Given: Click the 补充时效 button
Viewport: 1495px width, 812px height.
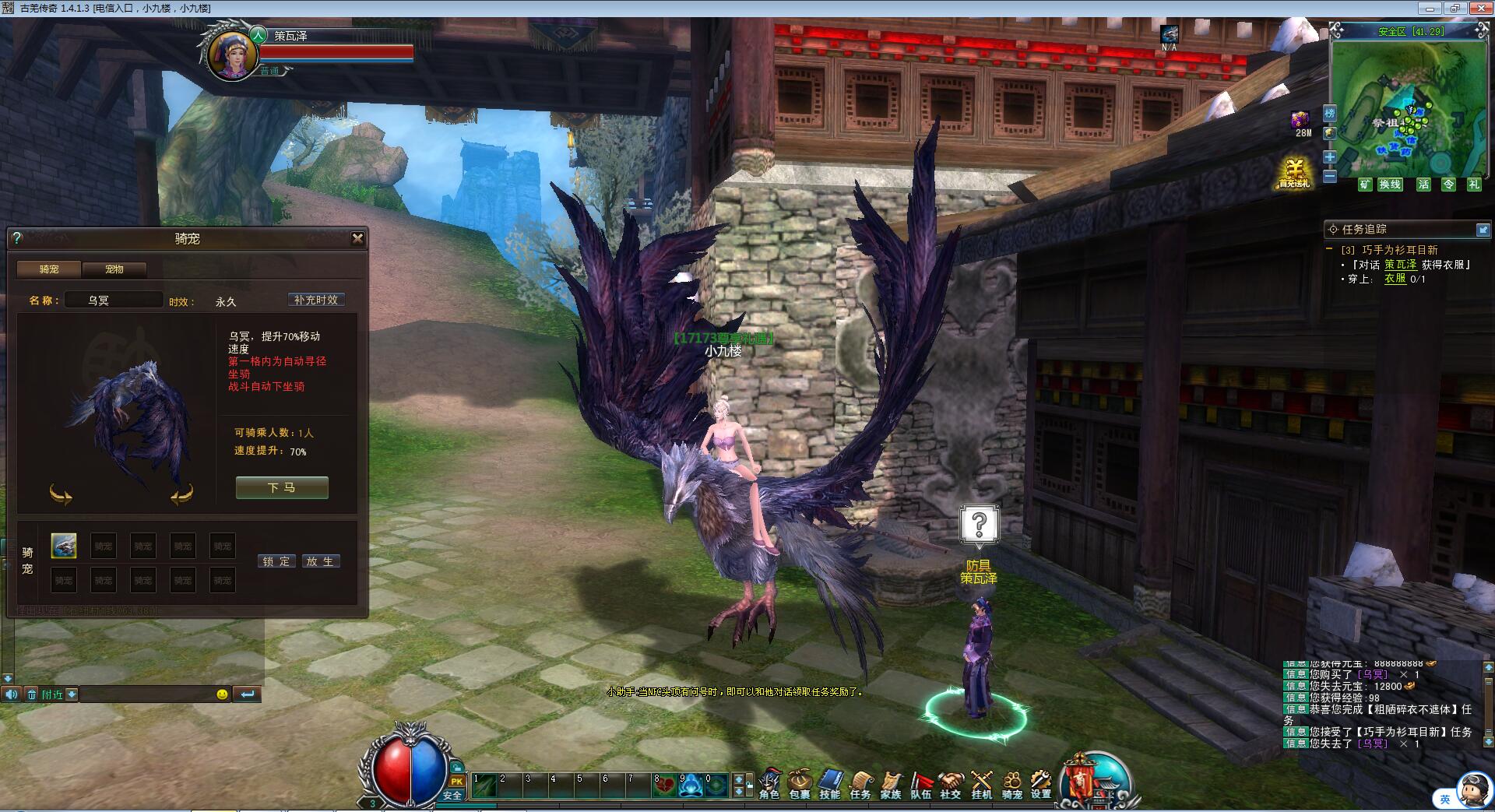Looking at the screenshot, I should [x=316, y=300].
